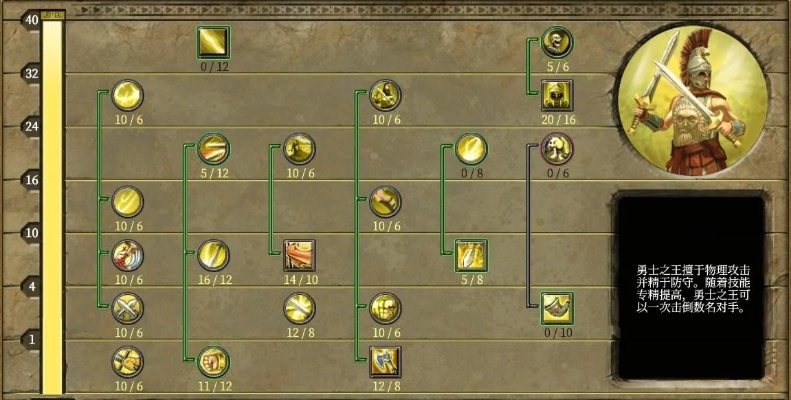Image resolution: width=791 pixels, height=400 pixels.
Task: Click the golden warrior mastery portrait
Action: point(694,99)
